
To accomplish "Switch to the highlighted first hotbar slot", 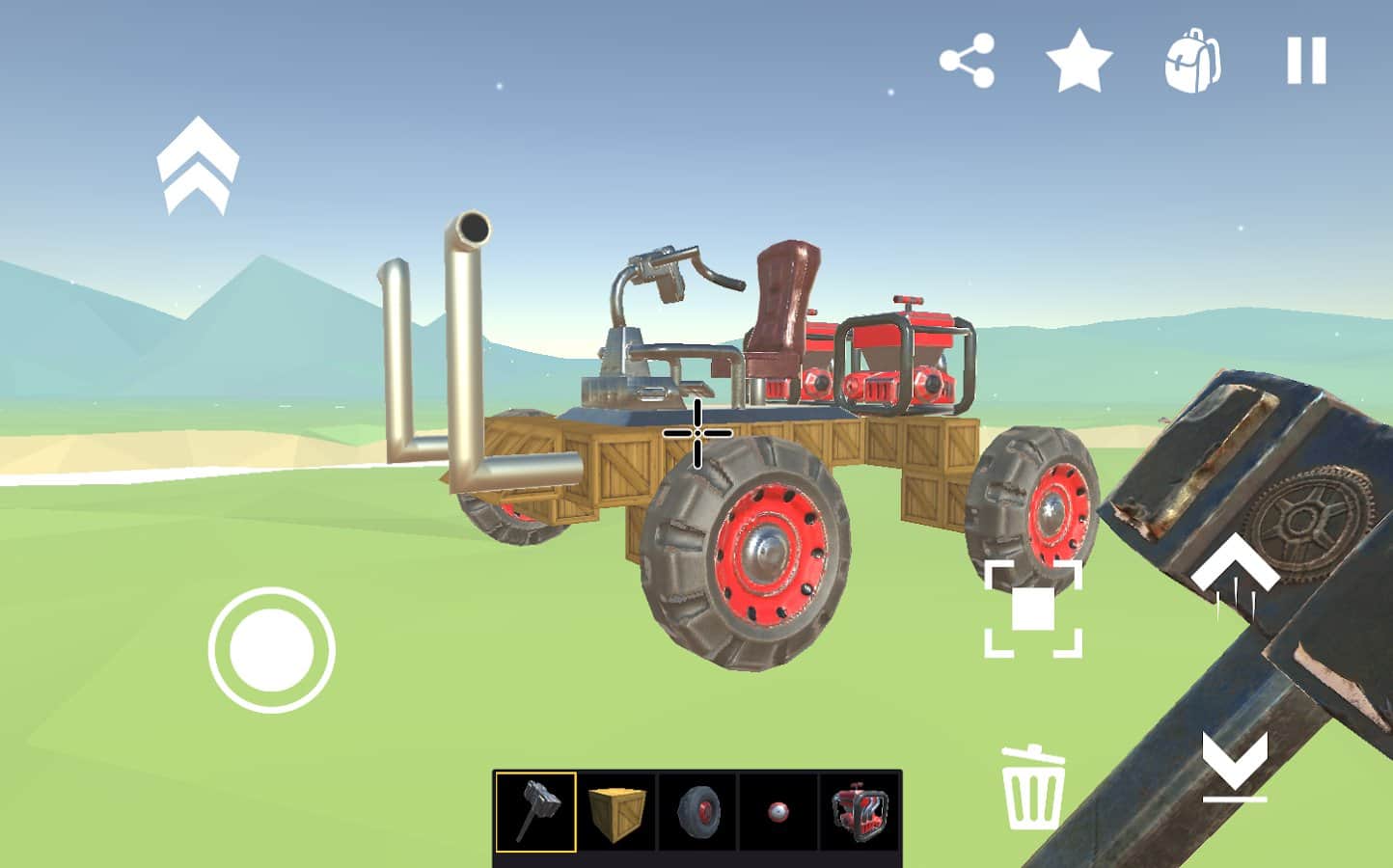I will (536, 812).
